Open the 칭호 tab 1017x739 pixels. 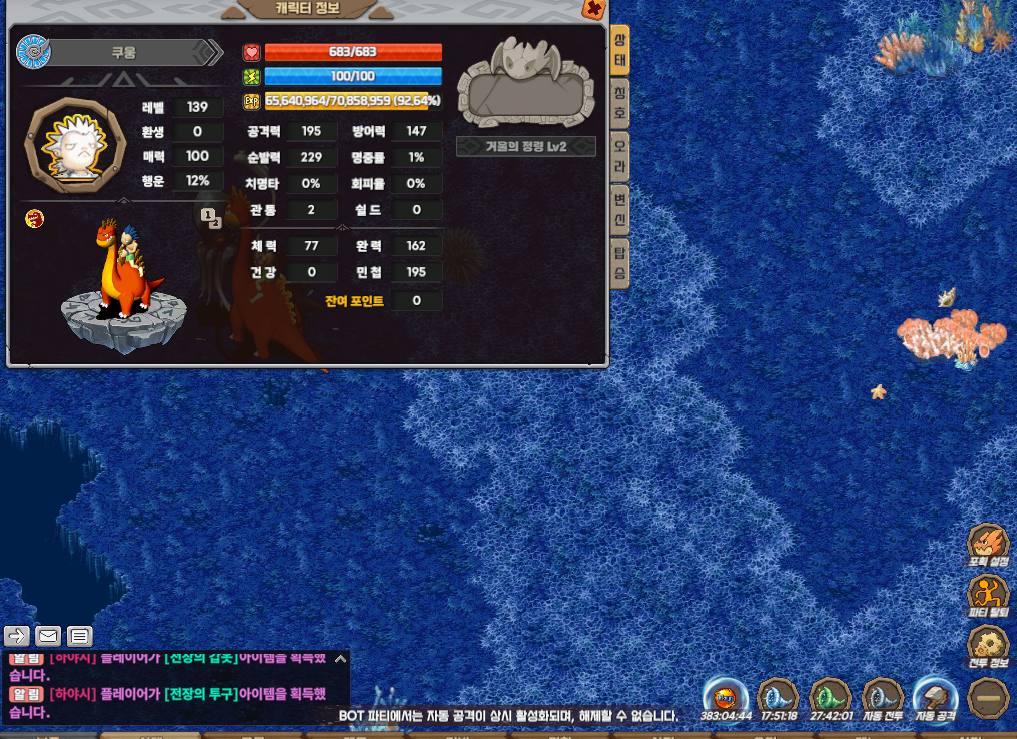tap(619, 101)
